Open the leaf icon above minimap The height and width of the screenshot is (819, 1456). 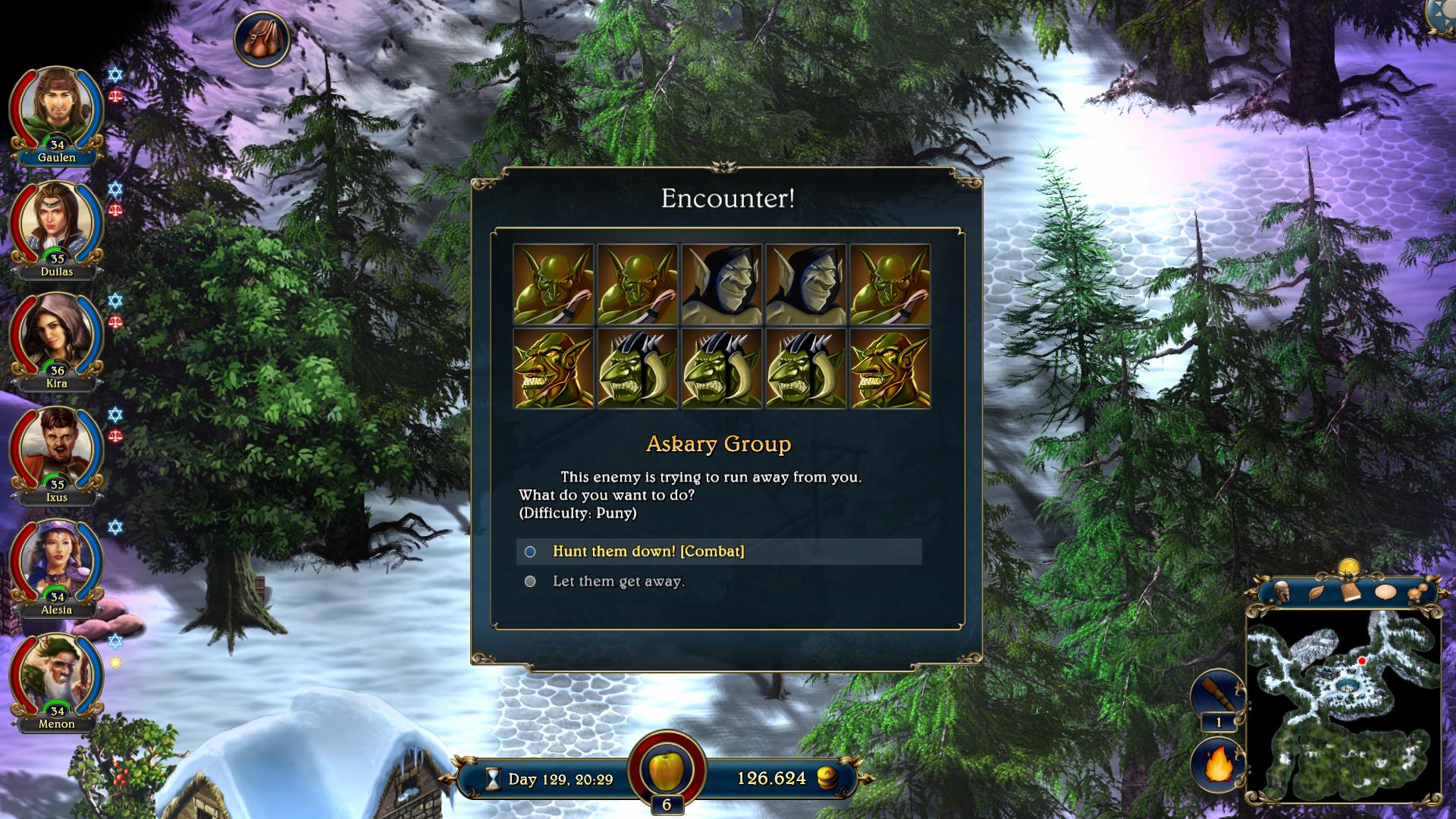coord(1316,592)
